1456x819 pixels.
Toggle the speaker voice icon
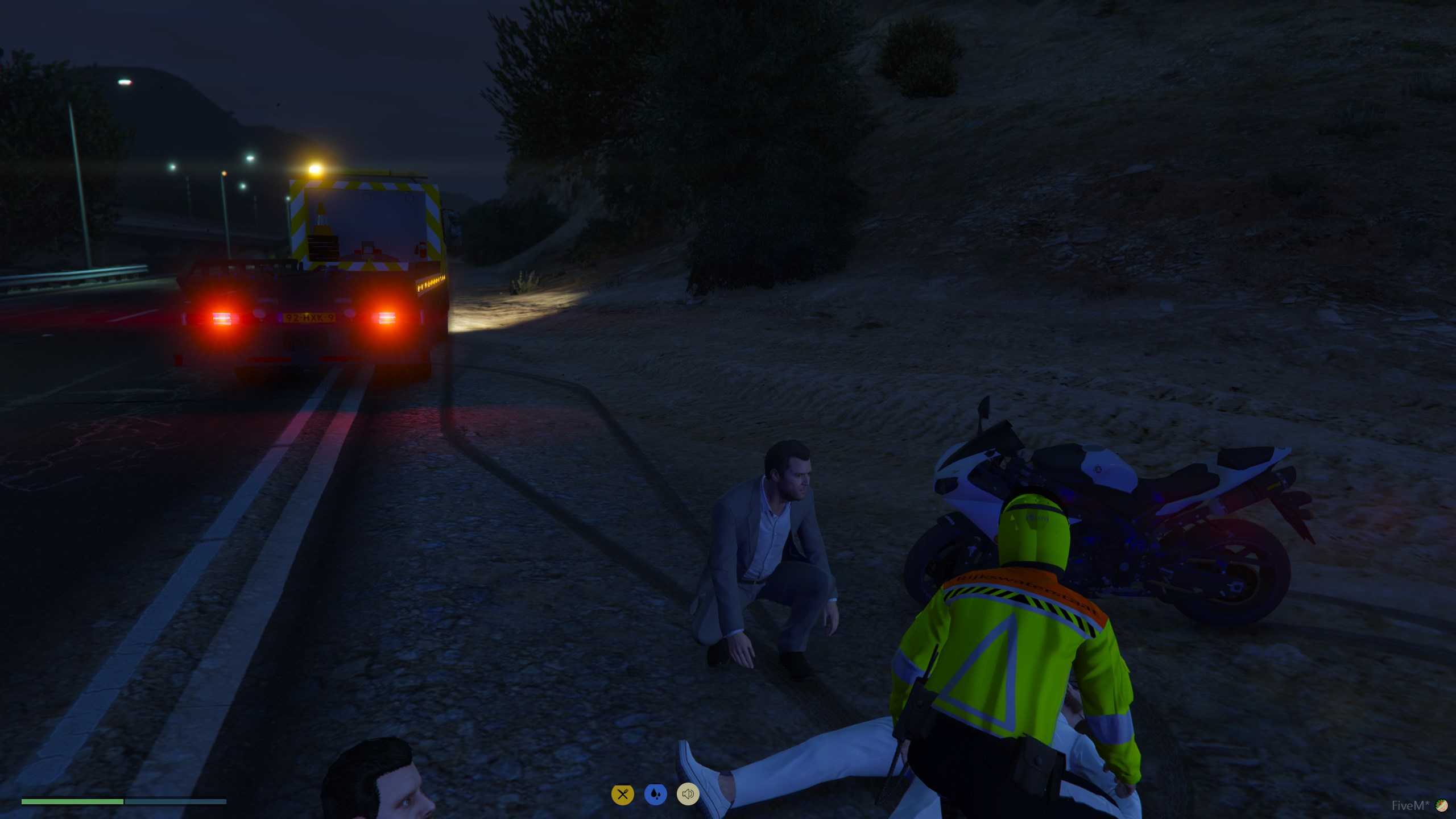(688, 794)
